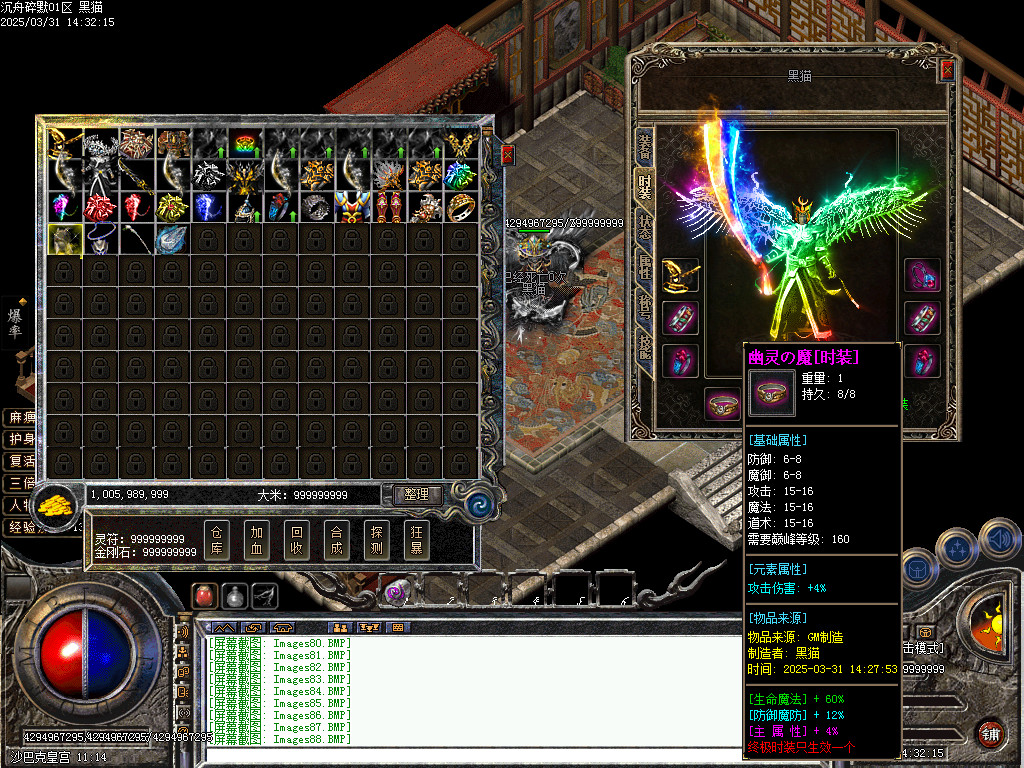
Task: Select the golden hat fashion slot
Action: point(680,274)
